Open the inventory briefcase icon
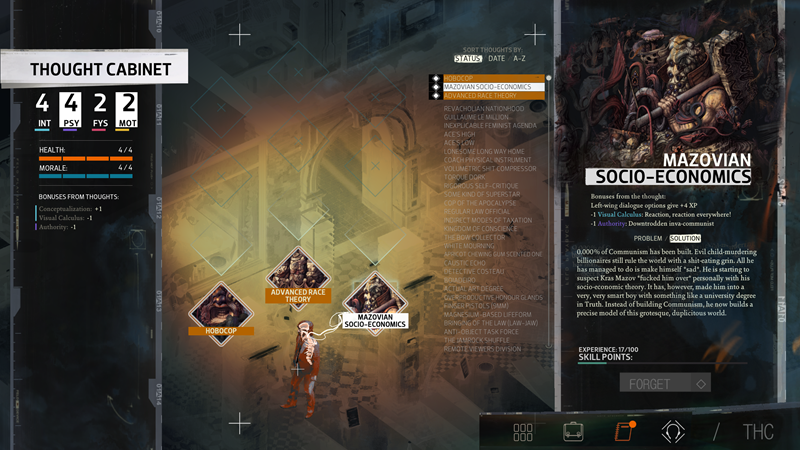This screenshot has height=450, width=800. pos(574,432)
